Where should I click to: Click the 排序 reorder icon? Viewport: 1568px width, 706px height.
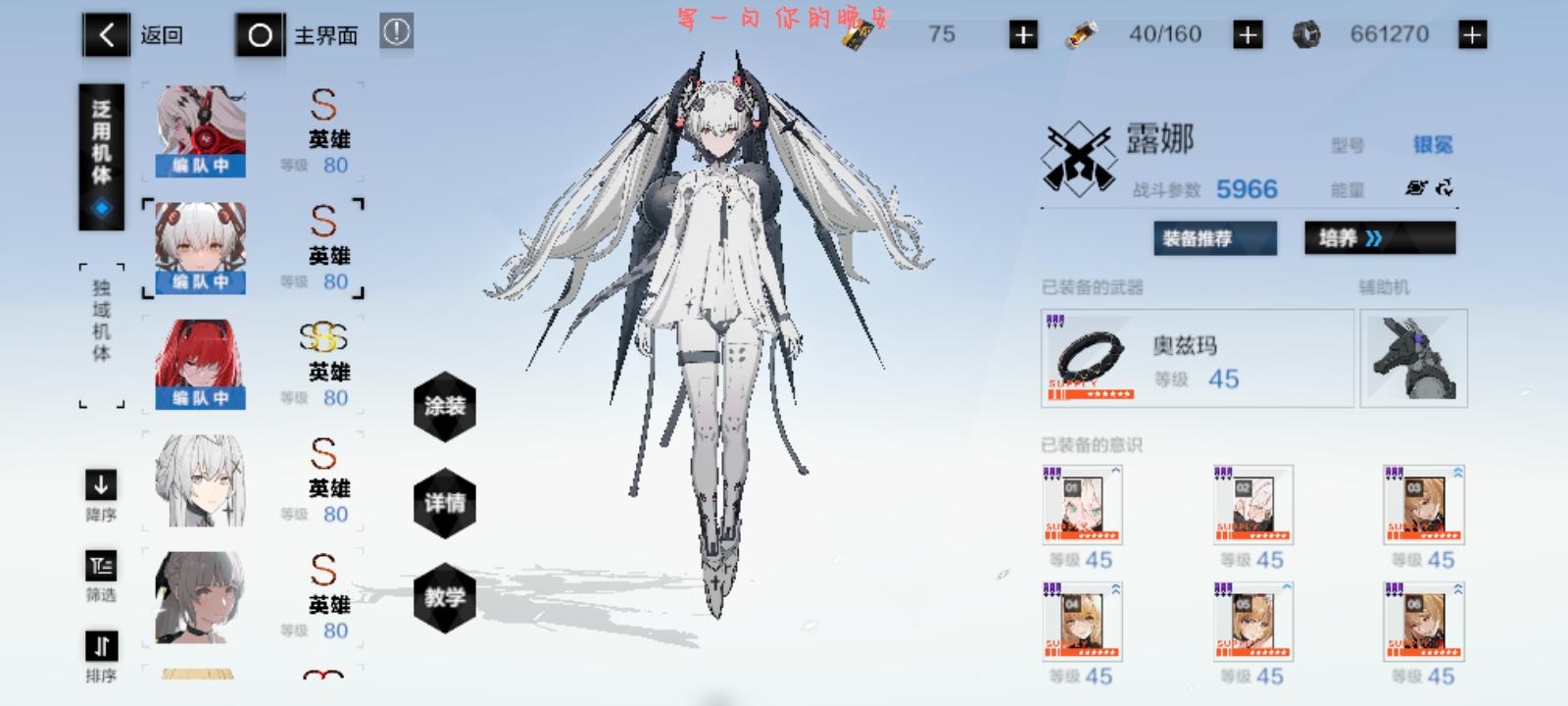click(101, 646)
